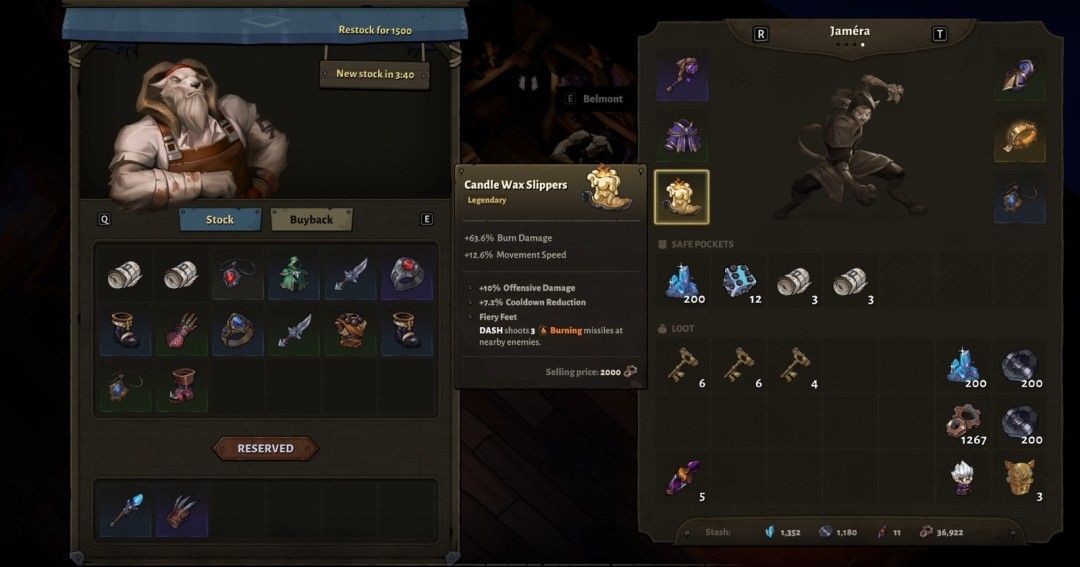Pick the white-haired figurine loot item
This screenshot has height=567, width=1080.
pos(964,477)
